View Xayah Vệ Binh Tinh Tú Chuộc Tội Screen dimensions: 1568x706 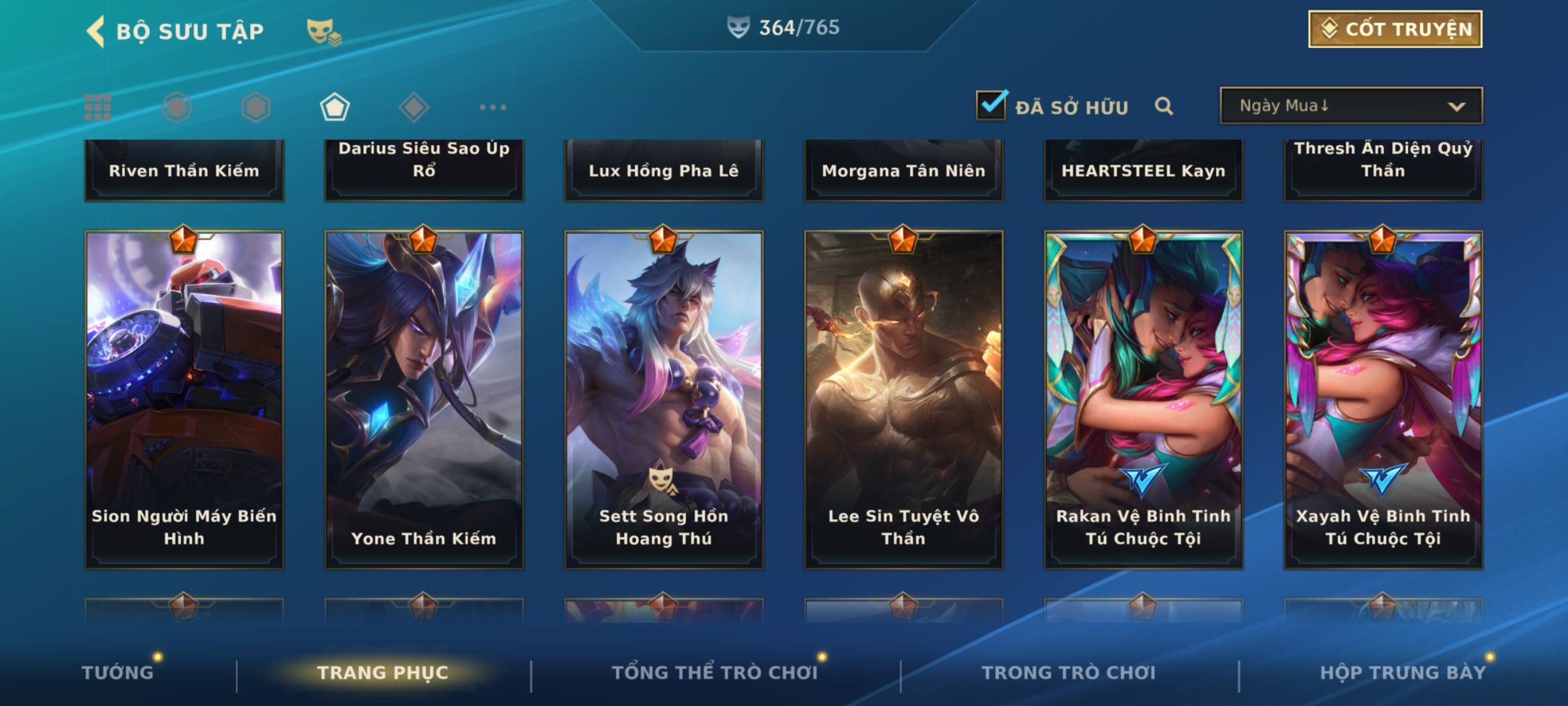1383,399
